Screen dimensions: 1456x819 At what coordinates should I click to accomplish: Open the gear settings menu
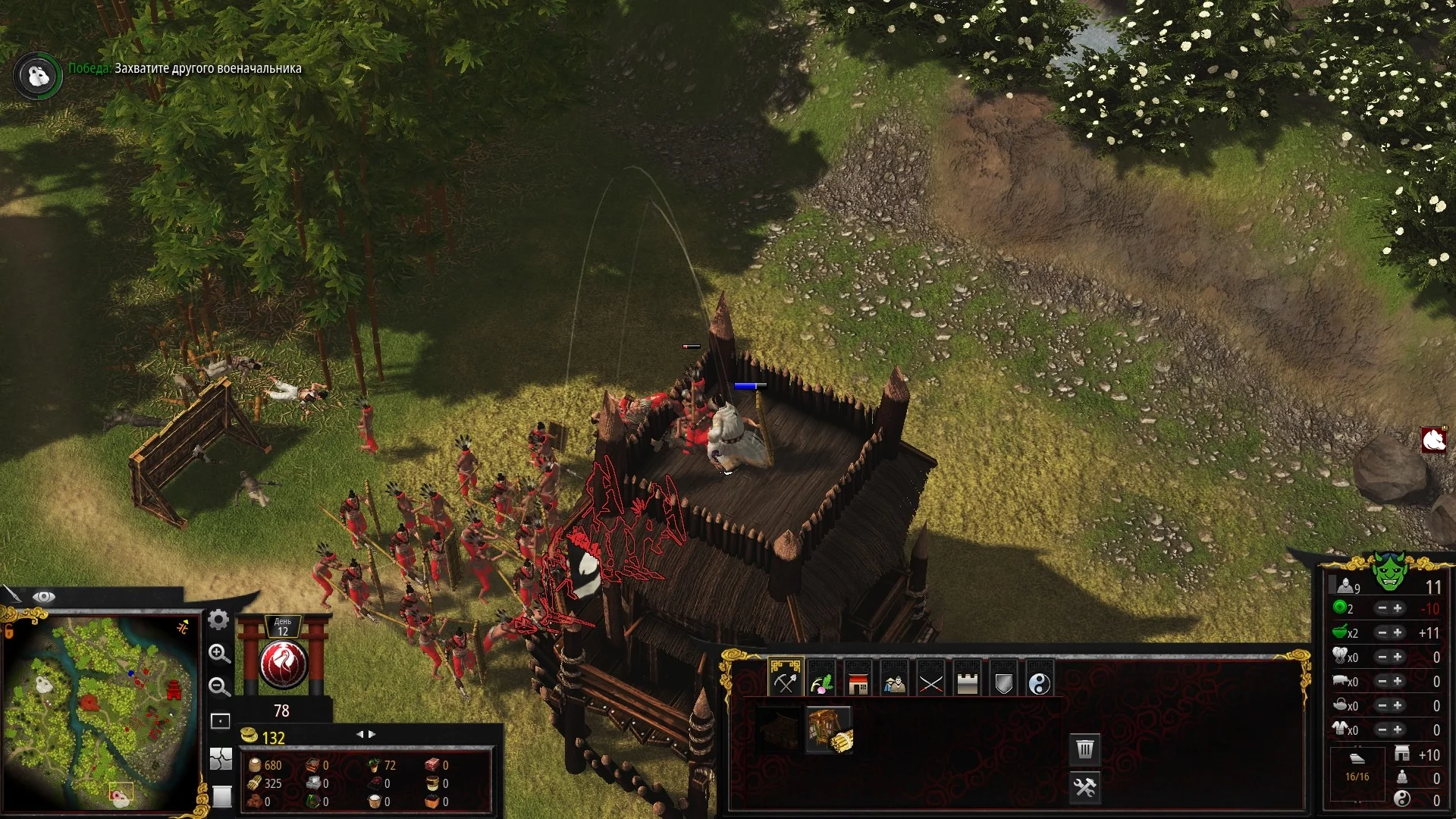click(218, 620)
